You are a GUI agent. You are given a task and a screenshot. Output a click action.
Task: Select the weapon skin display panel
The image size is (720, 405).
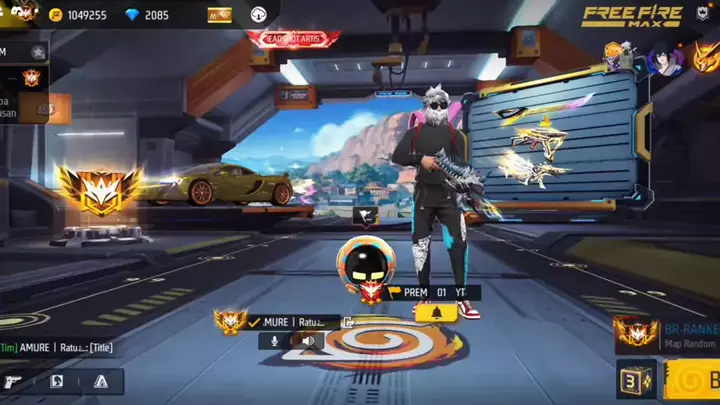555,140
